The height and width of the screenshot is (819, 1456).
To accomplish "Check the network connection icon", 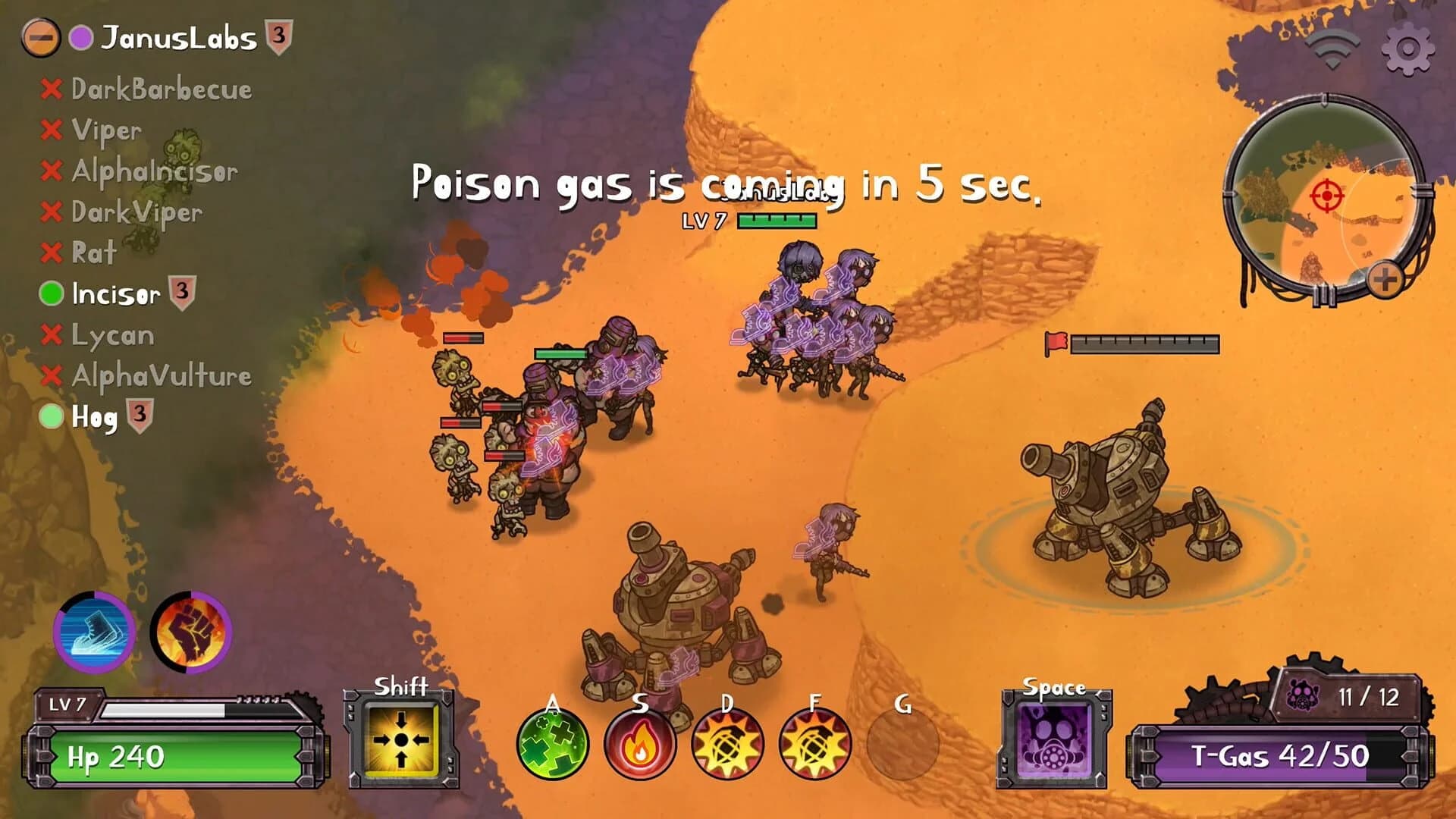I will click(1332, 47).
